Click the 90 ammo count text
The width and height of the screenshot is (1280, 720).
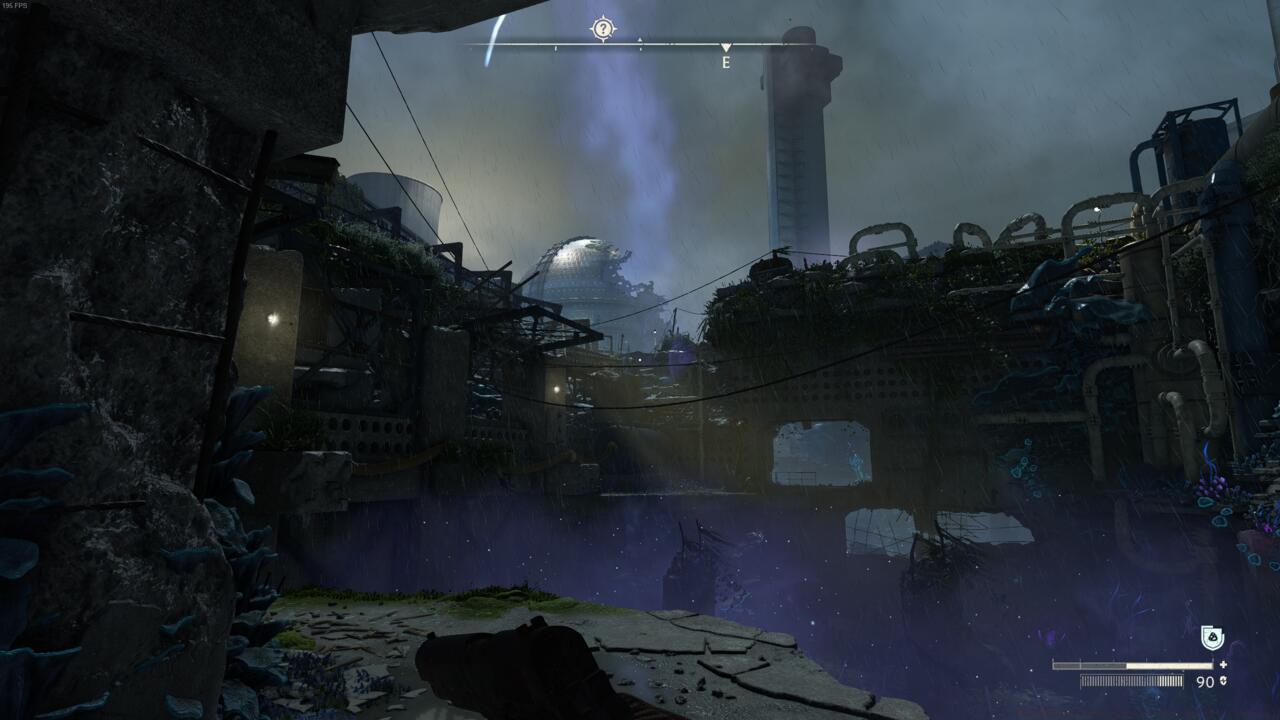coord(1204,683)
